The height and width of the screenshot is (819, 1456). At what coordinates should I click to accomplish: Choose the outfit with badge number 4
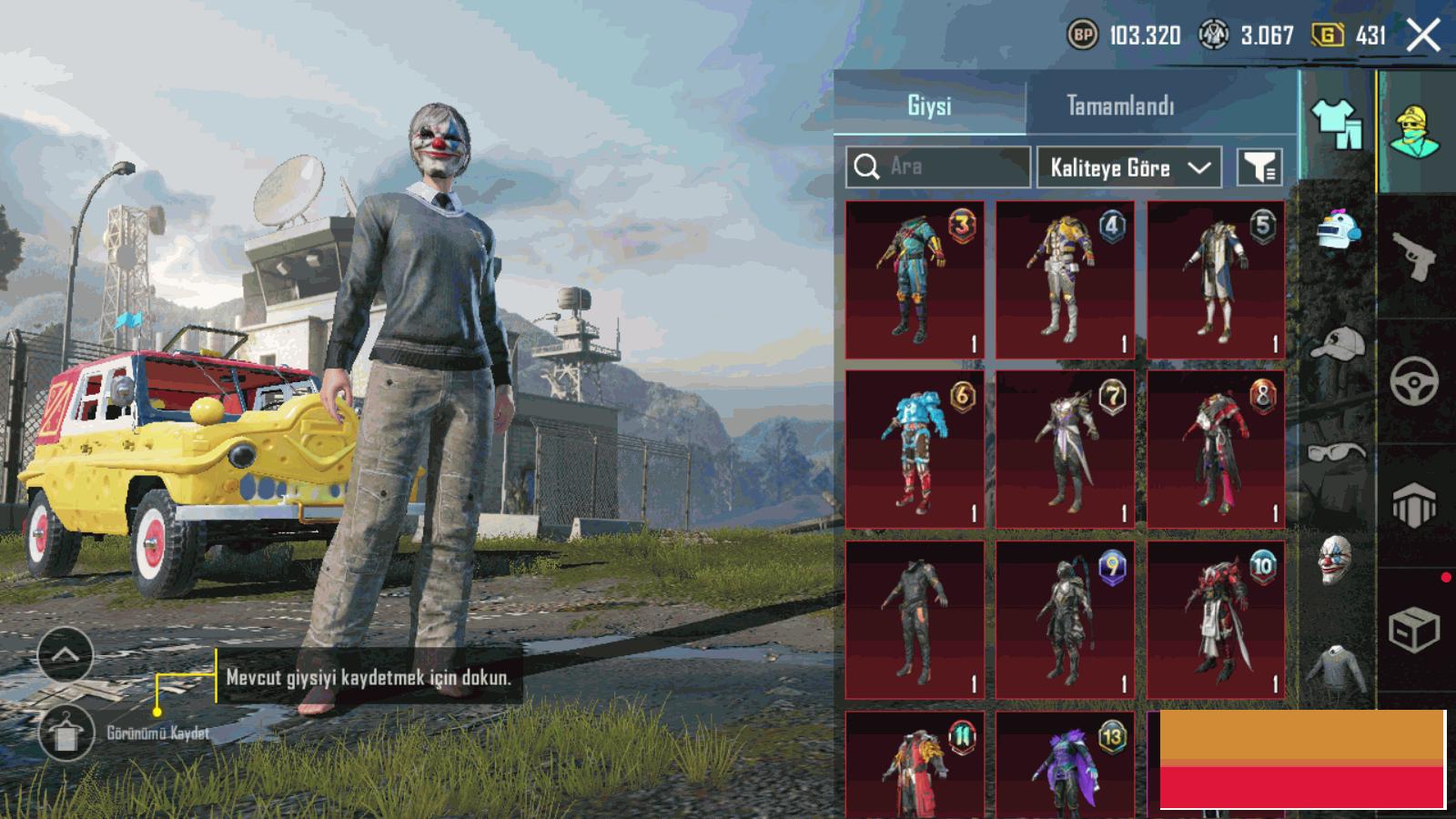click(1065, 279)
